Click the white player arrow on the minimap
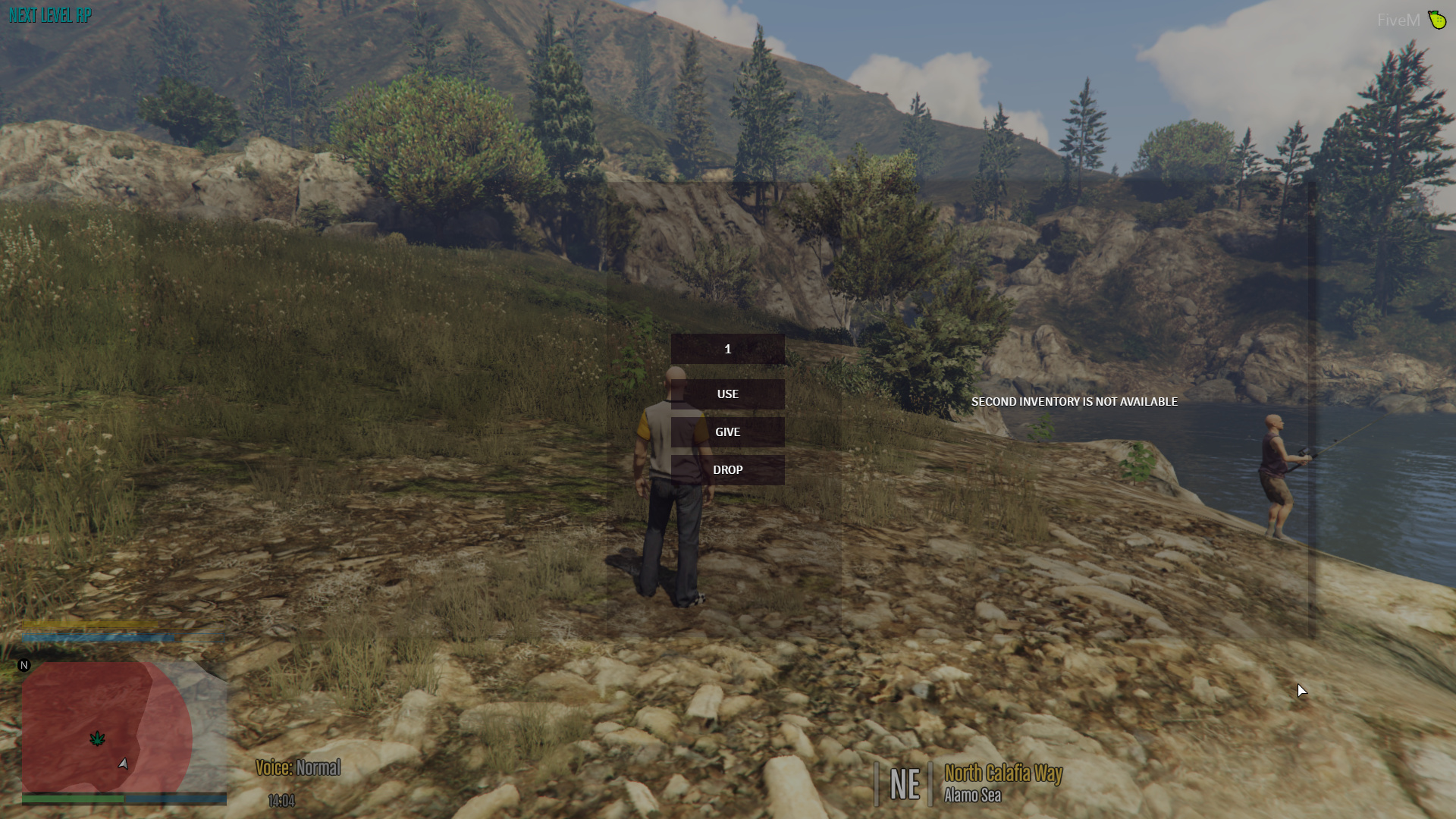 [121, 764]
